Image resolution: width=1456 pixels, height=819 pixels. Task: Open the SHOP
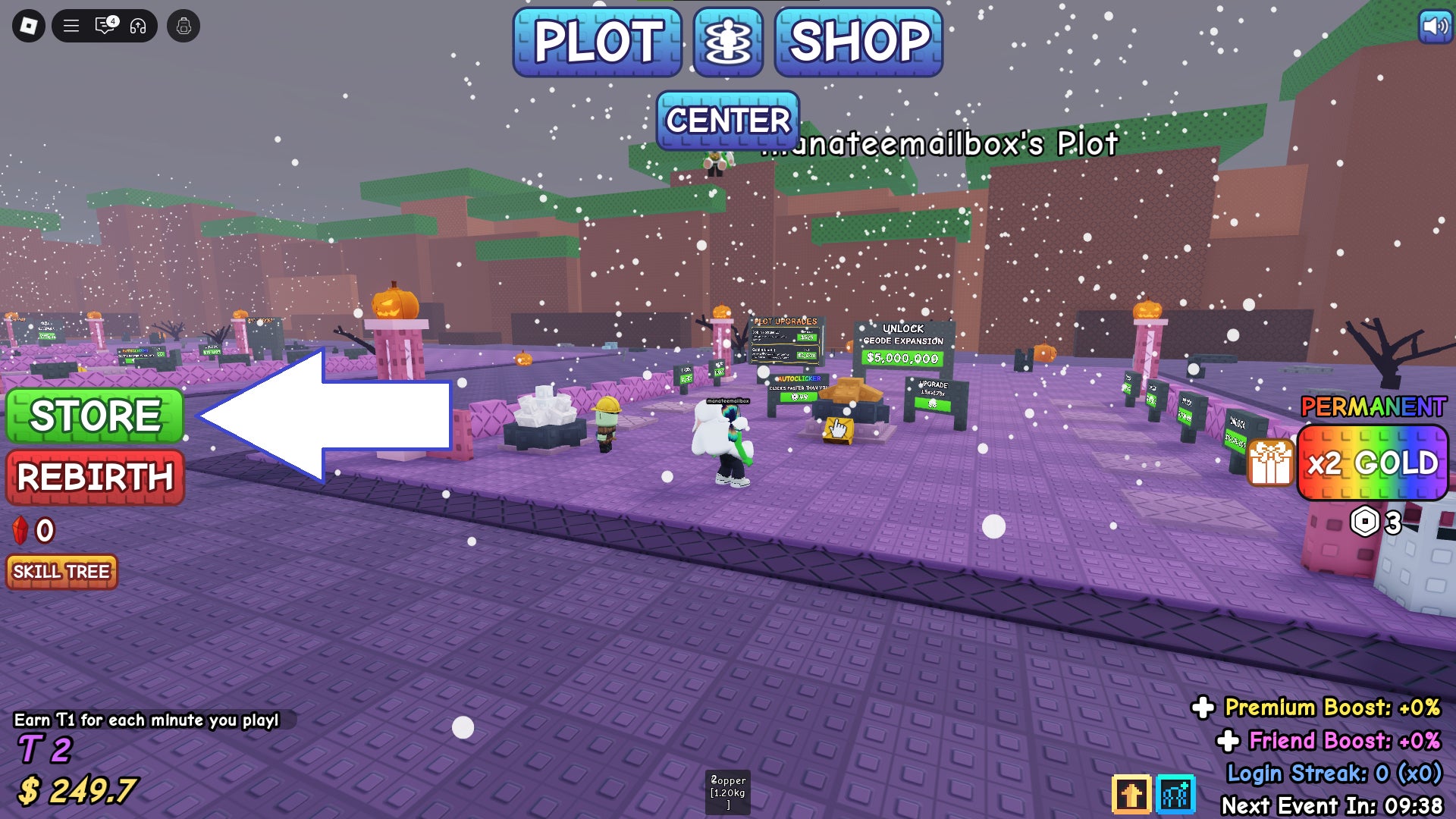click(855, 43)
